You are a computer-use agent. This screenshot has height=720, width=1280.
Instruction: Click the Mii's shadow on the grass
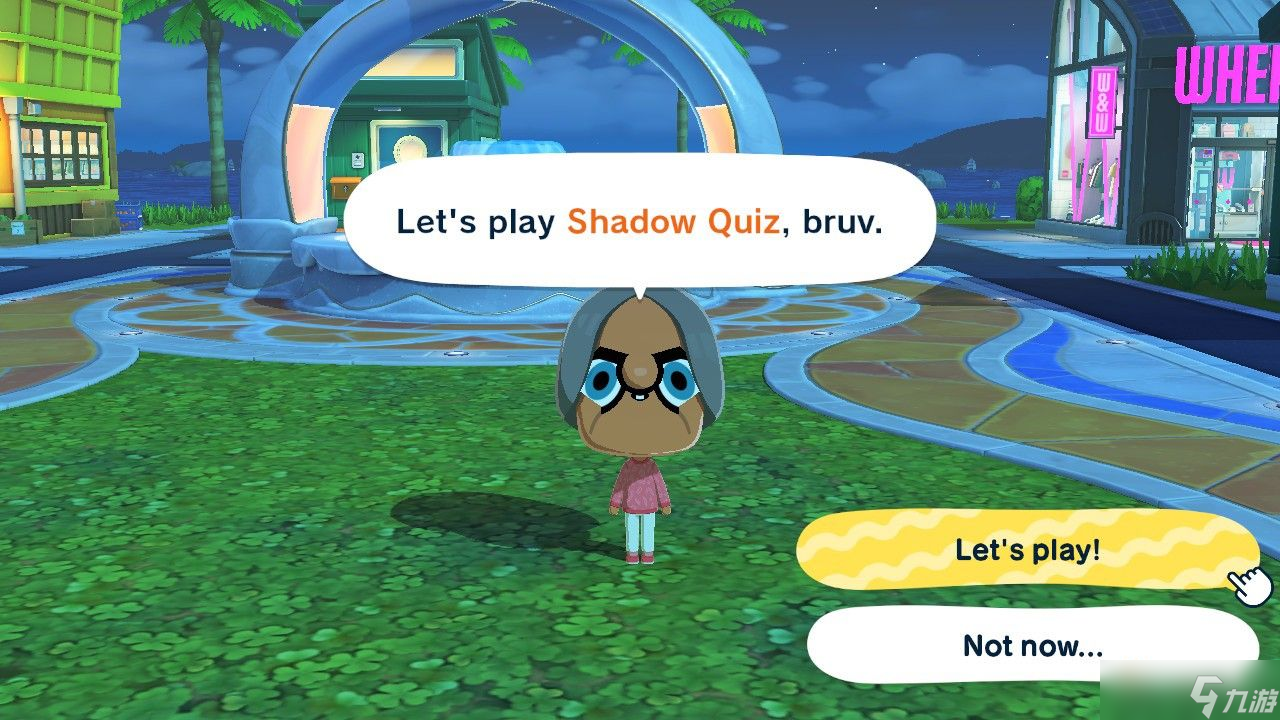pyautogui.click(x=490, y=520)
